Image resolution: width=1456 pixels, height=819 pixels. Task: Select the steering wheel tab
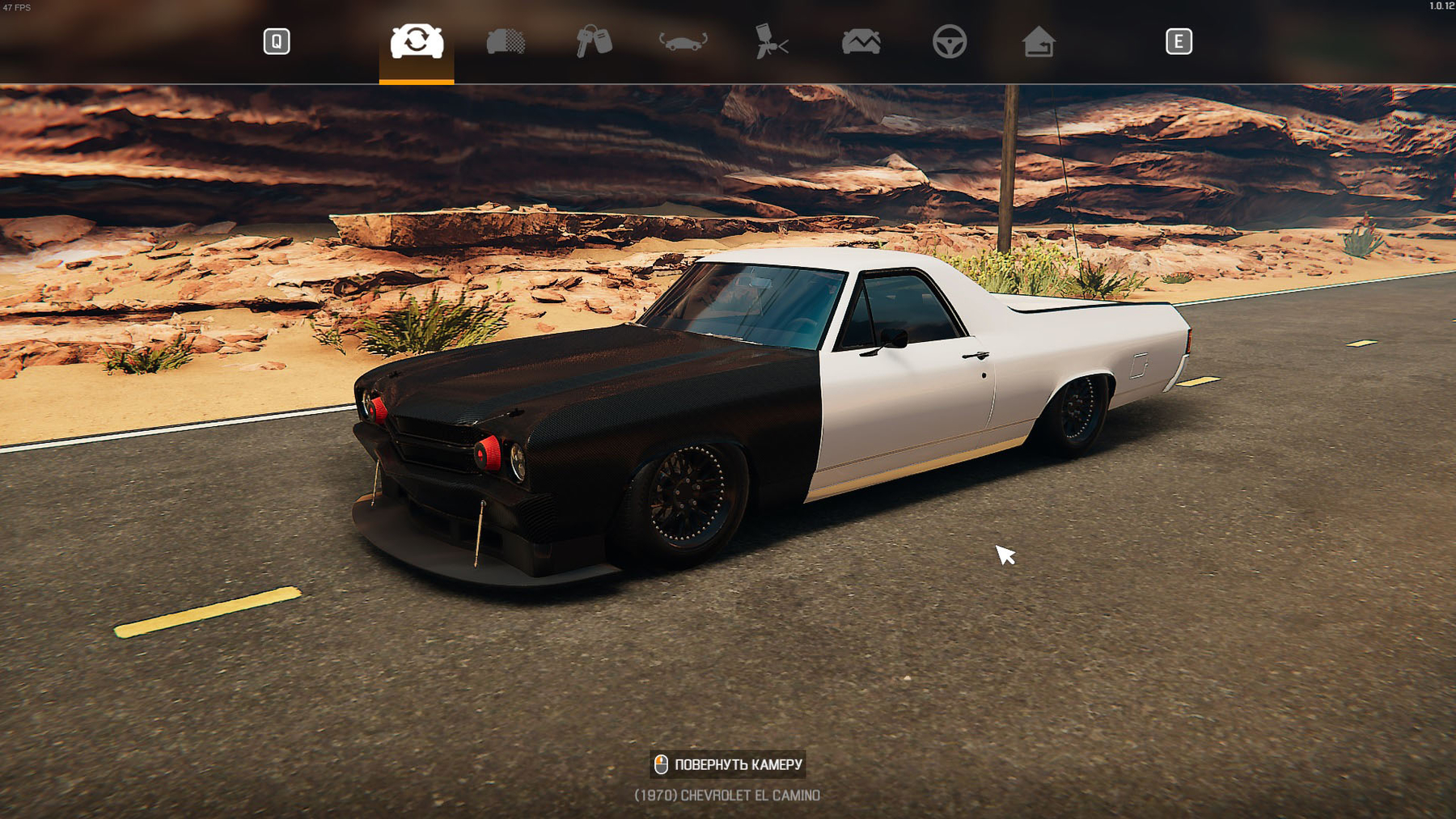[x=949, y=41]
